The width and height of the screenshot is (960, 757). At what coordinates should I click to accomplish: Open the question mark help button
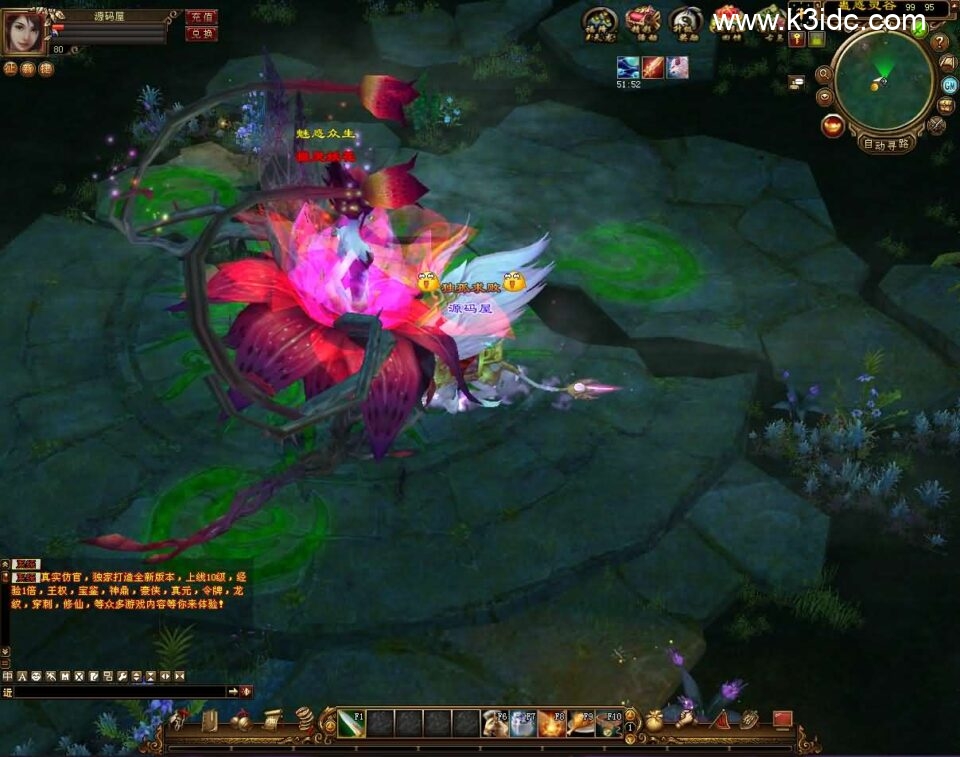[x=939, y=43]
